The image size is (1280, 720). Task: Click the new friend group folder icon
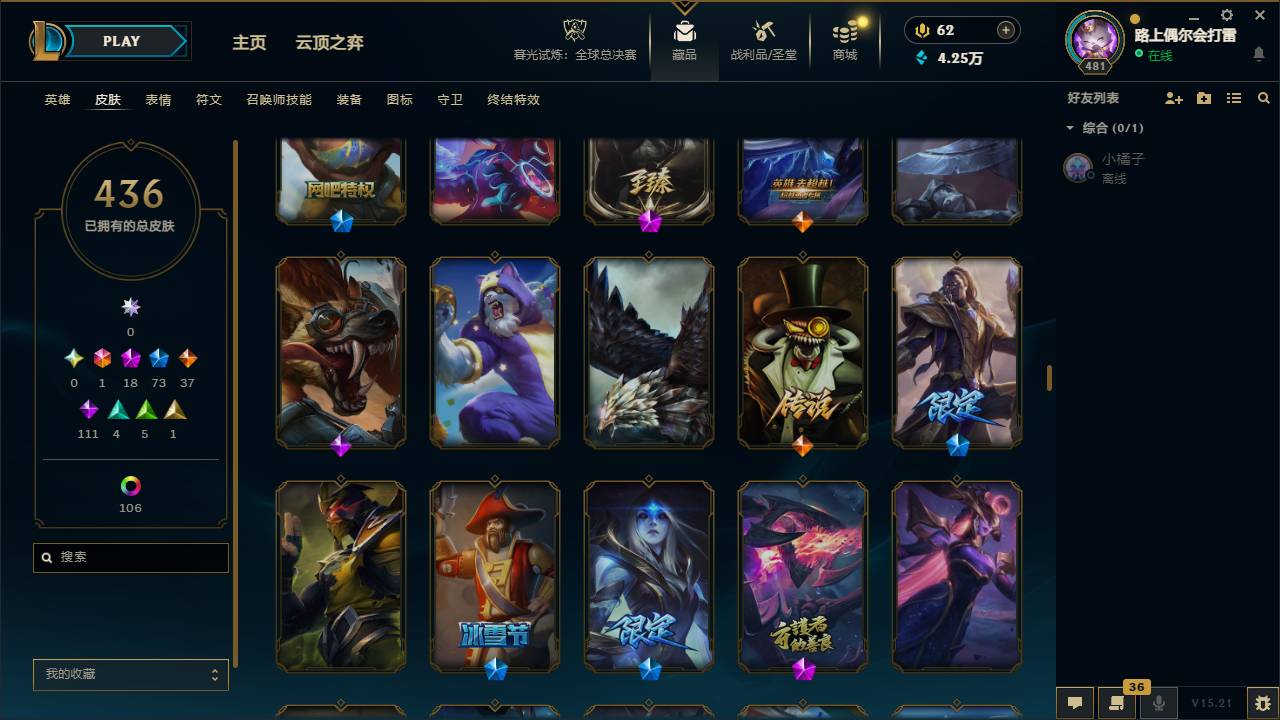pyautogui.click(x=1203, y=98)
